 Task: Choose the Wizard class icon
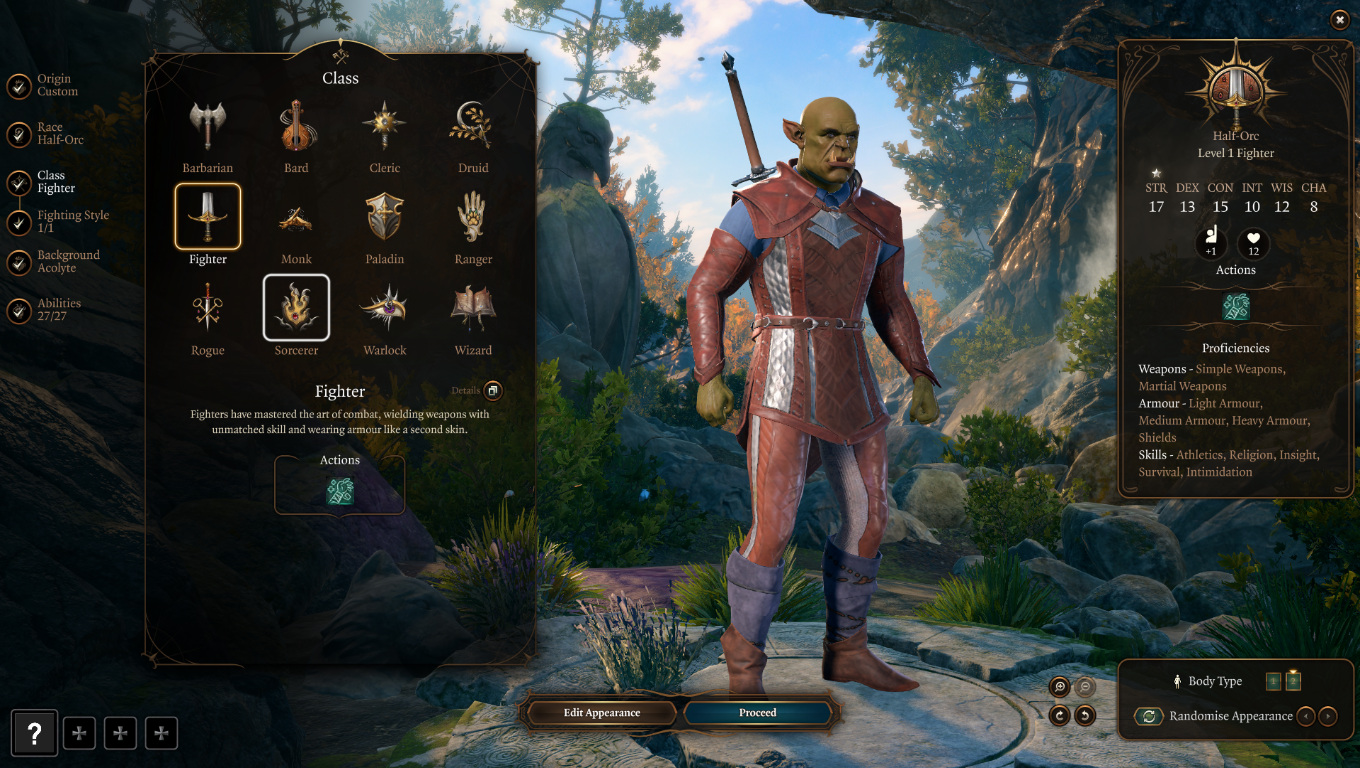pyautogui.click(x=472, y=307)
